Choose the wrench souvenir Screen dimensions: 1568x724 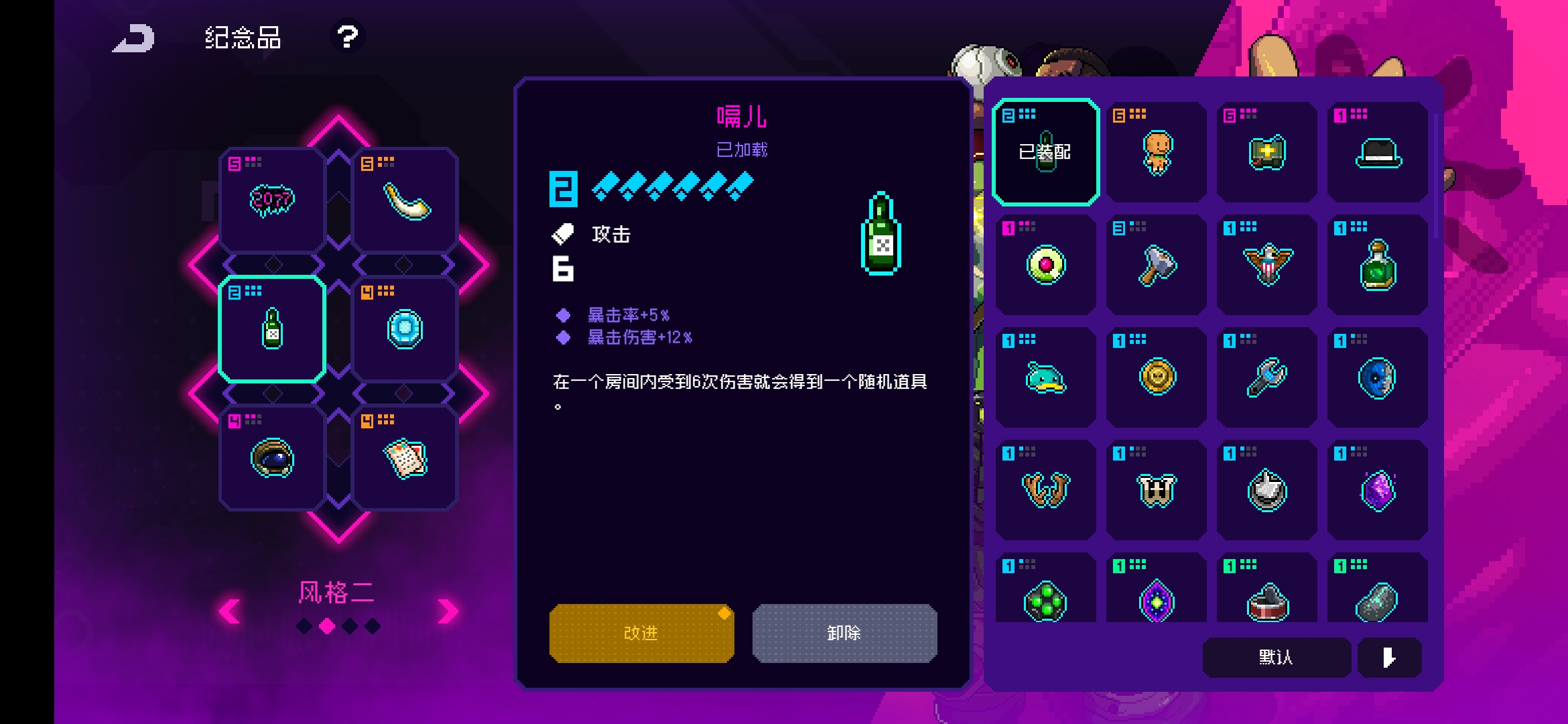point(1267,377)
